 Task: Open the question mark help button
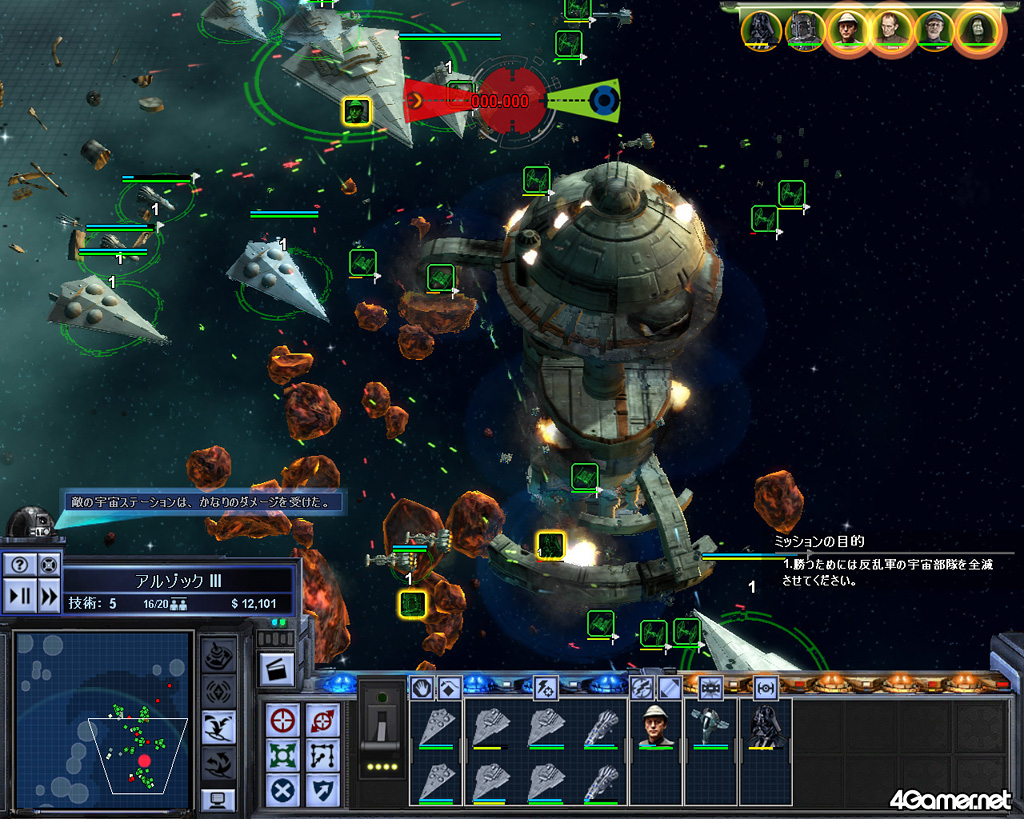point(20,565)
